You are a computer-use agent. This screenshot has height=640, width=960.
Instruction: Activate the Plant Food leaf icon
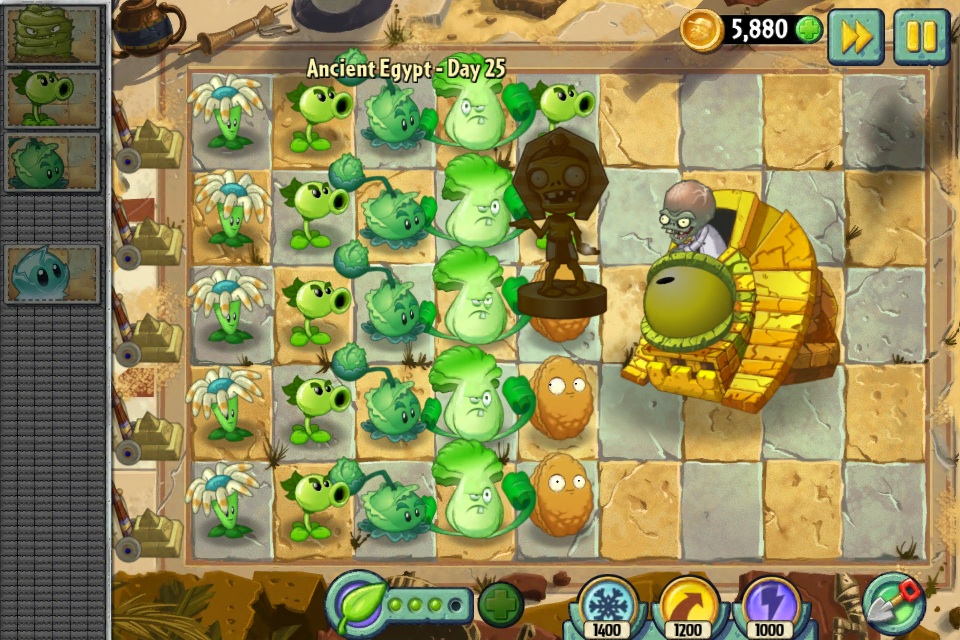pos(356,602)
